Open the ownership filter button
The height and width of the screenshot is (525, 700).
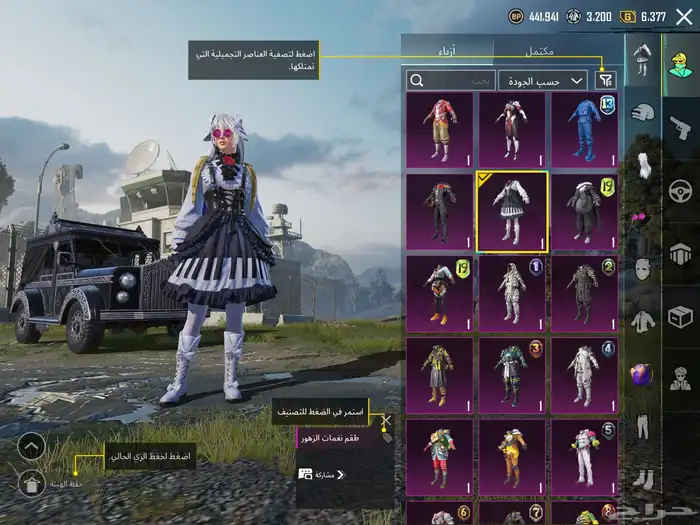click(x=606, y=80)
